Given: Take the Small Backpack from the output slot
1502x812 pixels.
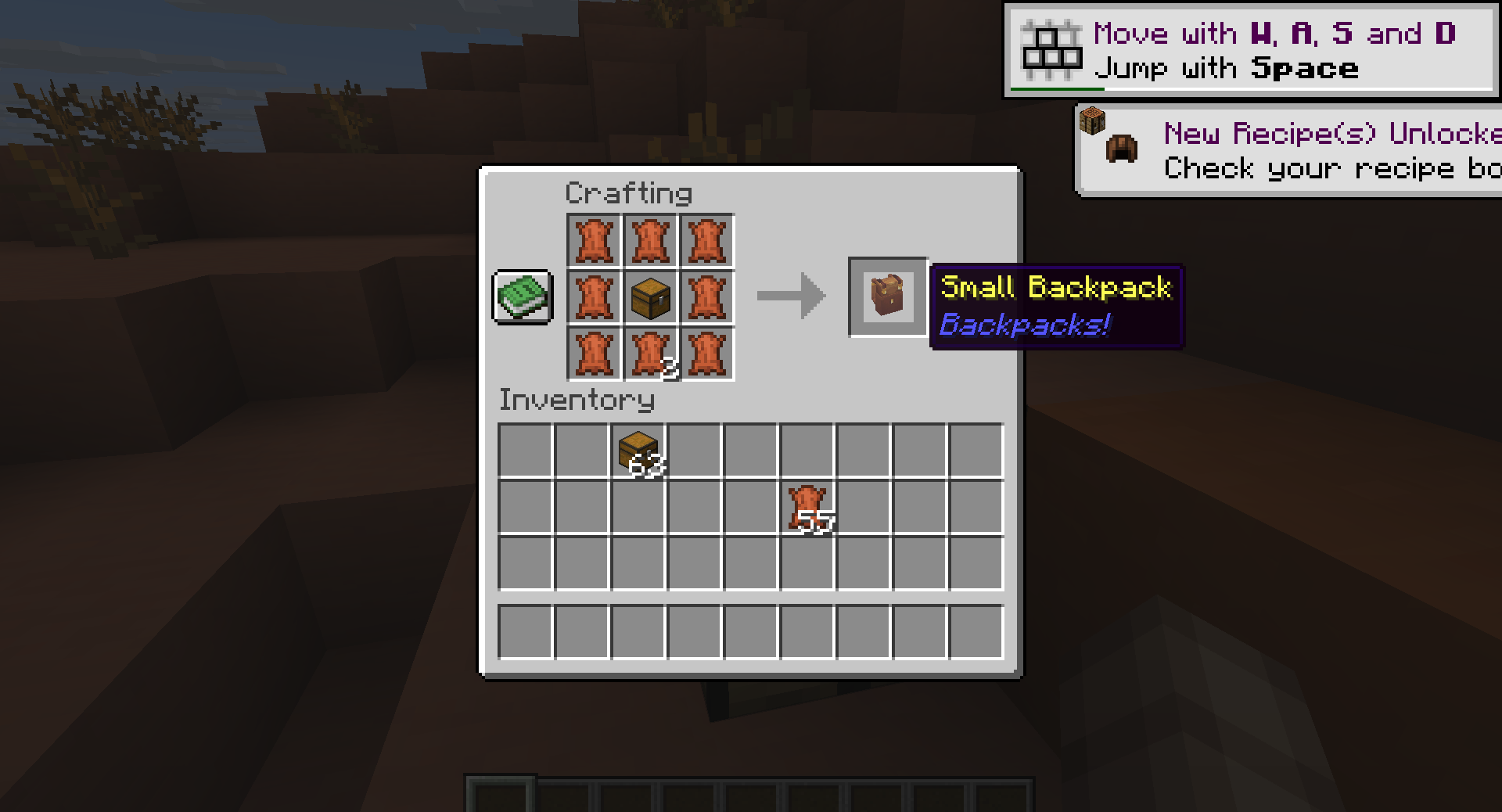Looking at the screenshot, I should pyautogui.click(x=888, y=297).
